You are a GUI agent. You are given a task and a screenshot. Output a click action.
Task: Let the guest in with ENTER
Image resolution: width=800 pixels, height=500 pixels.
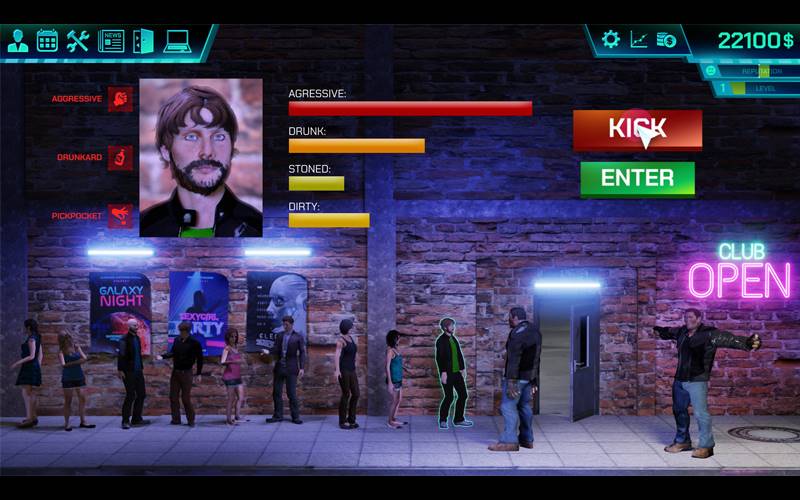[x=637, y=178]
